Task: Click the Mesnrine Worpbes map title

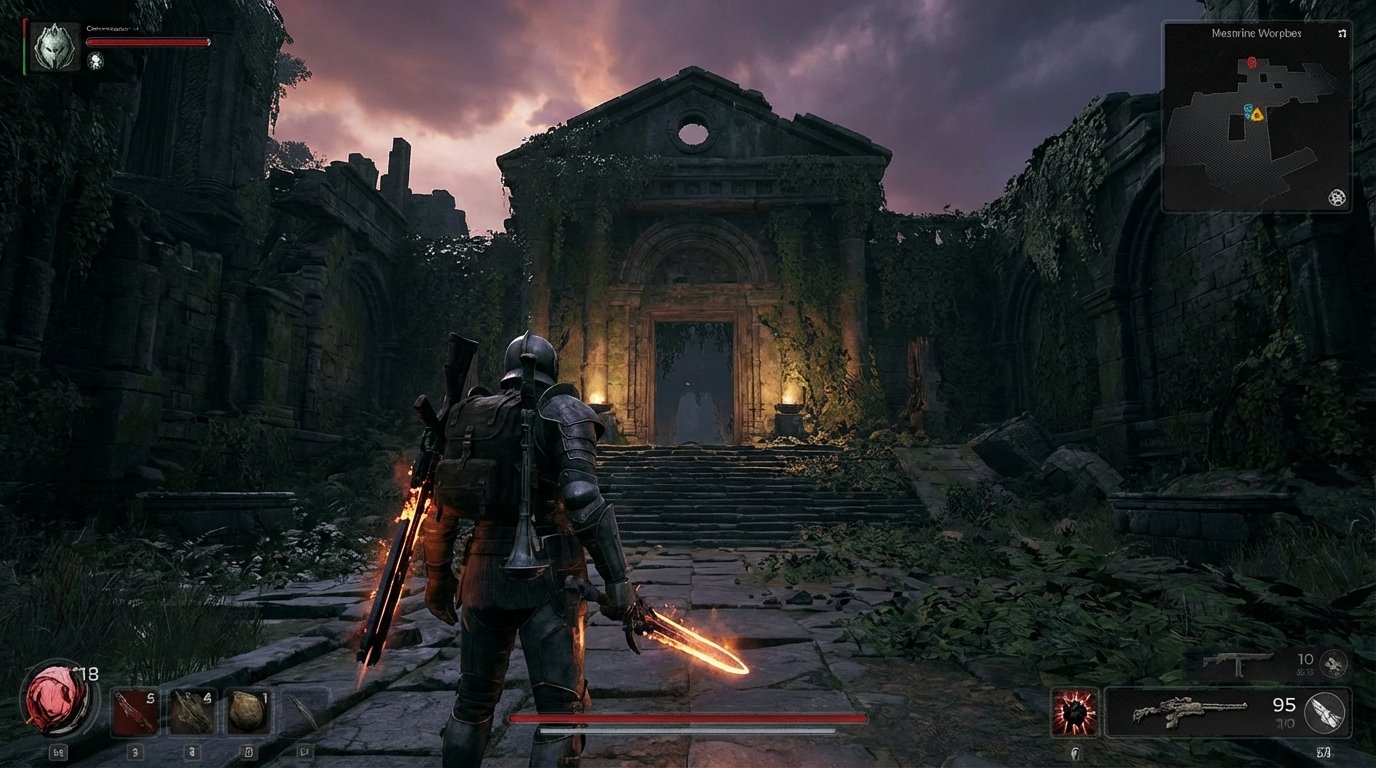Action: click(1256, 33)
